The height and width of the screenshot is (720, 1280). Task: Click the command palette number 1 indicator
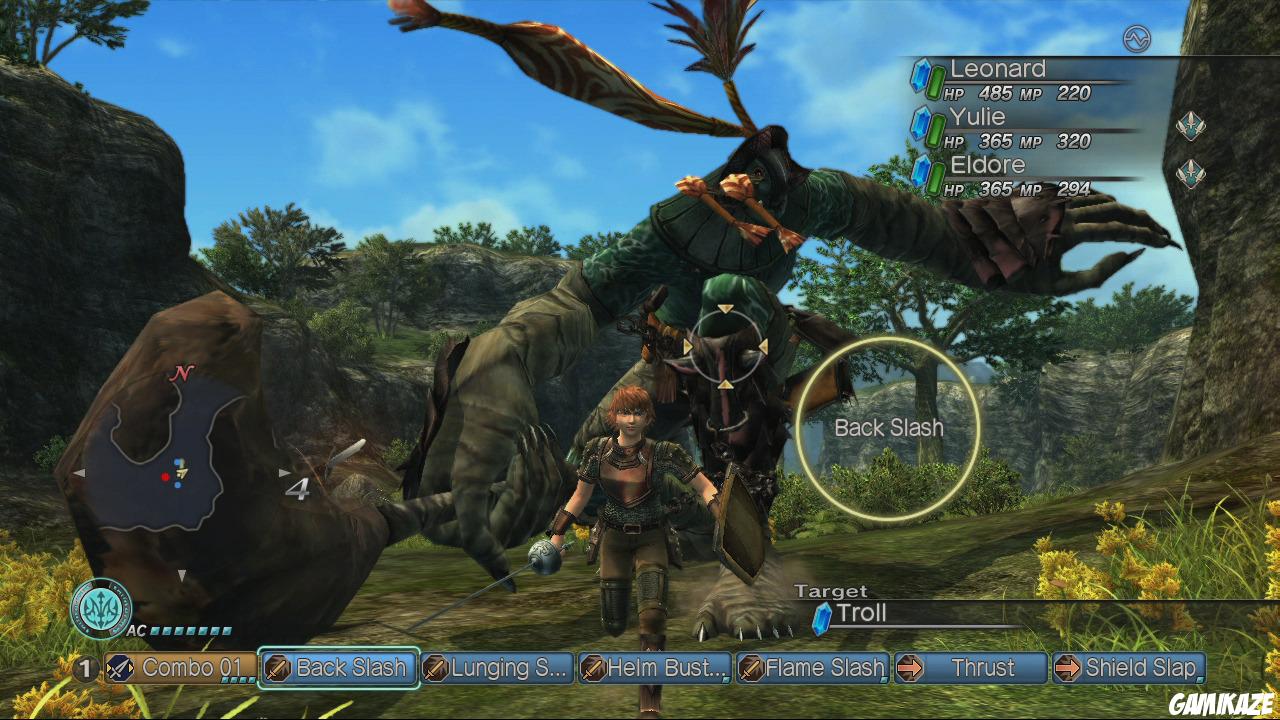(86, 668)
